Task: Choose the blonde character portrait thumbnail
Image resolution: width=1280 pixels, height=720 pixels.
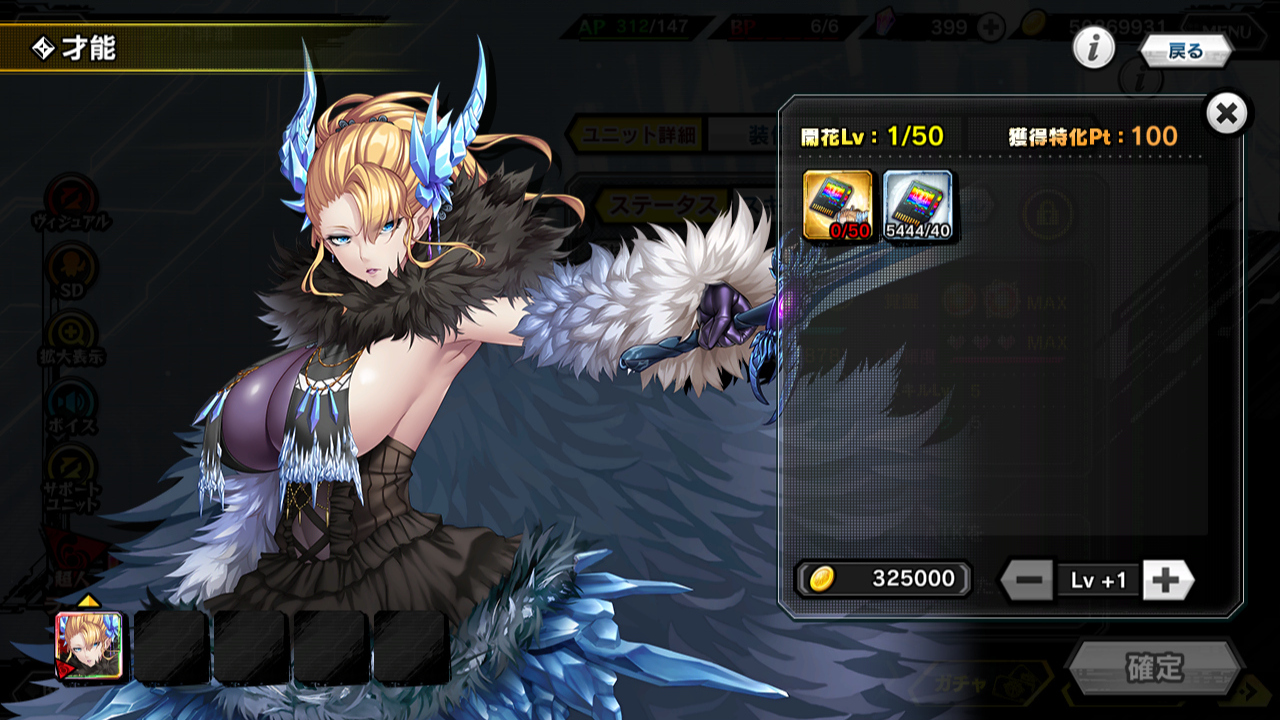Action: pos(89,647)
